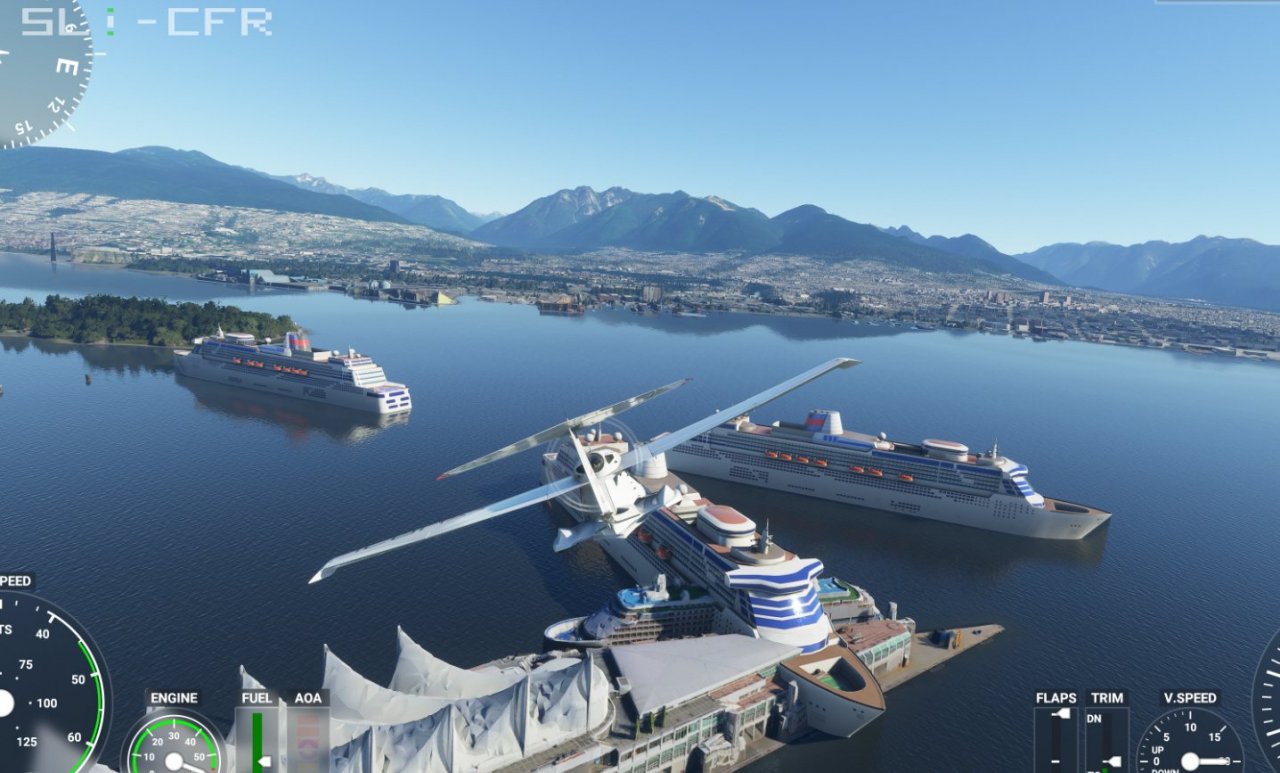Image resolution: width=1280 pixels, height=773 pixels.
Task: Select the FUEL quantity indicator
Action: [258, 740]
